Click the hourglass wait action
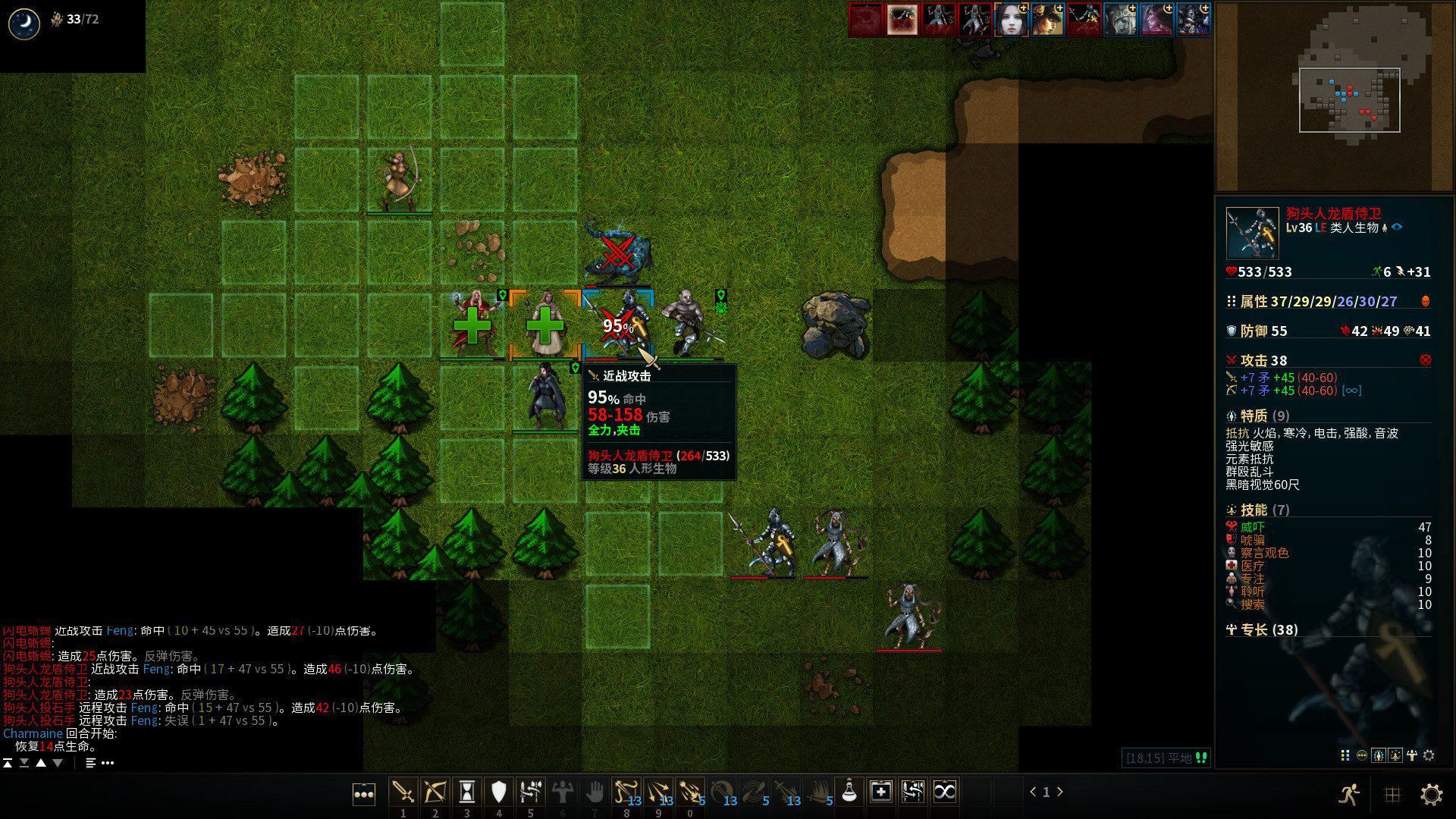Viewport: 1456px width, 819px height. [466, 792]
